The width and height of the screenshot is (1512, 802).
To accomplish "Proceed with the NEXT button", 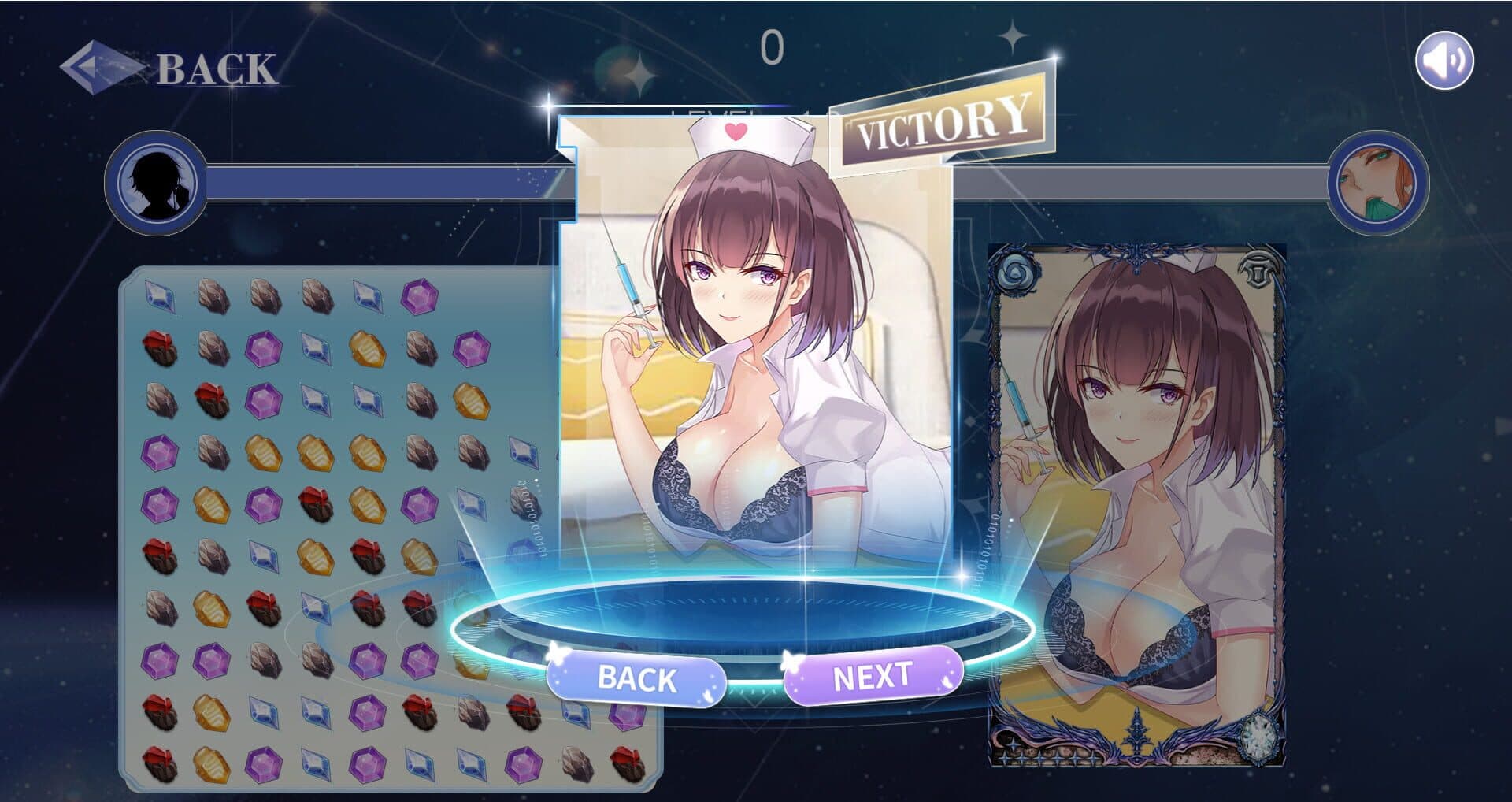I will click(x=873, y=676).
